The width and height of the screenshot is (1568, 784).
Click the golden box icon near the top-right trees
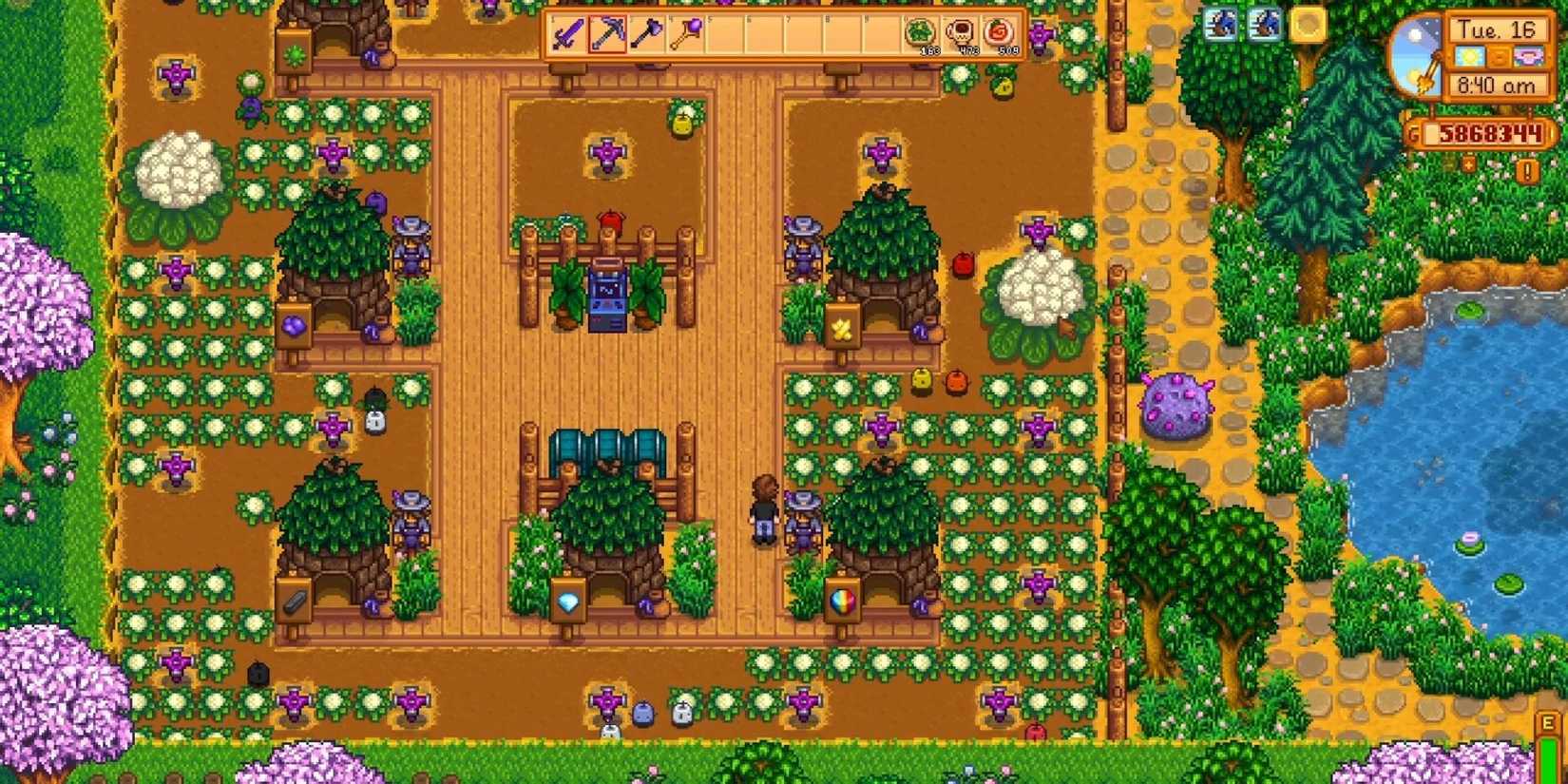(1305, 24)
